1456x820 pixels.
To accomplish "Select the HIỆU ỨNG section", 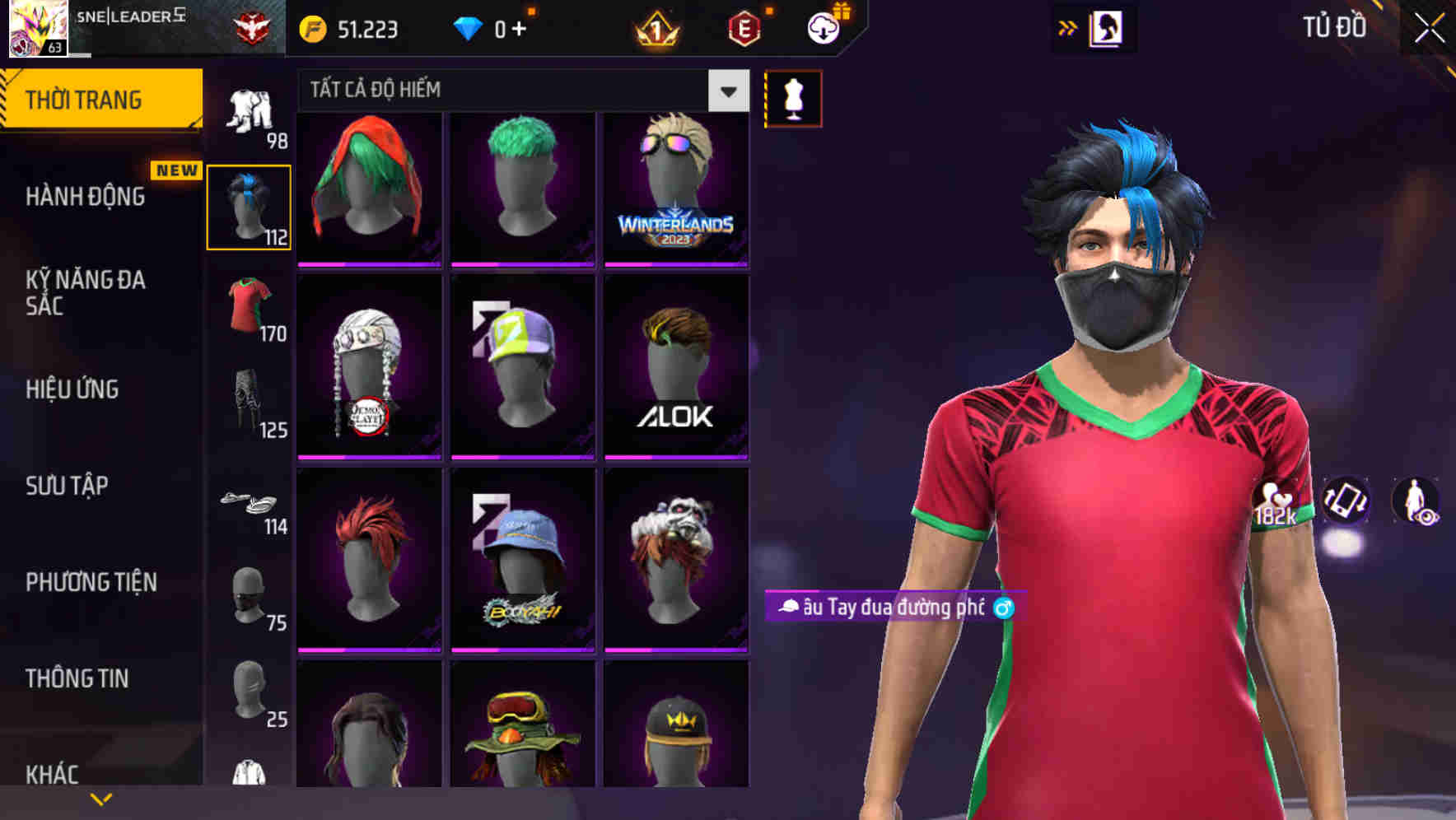I will pos(72,389).
